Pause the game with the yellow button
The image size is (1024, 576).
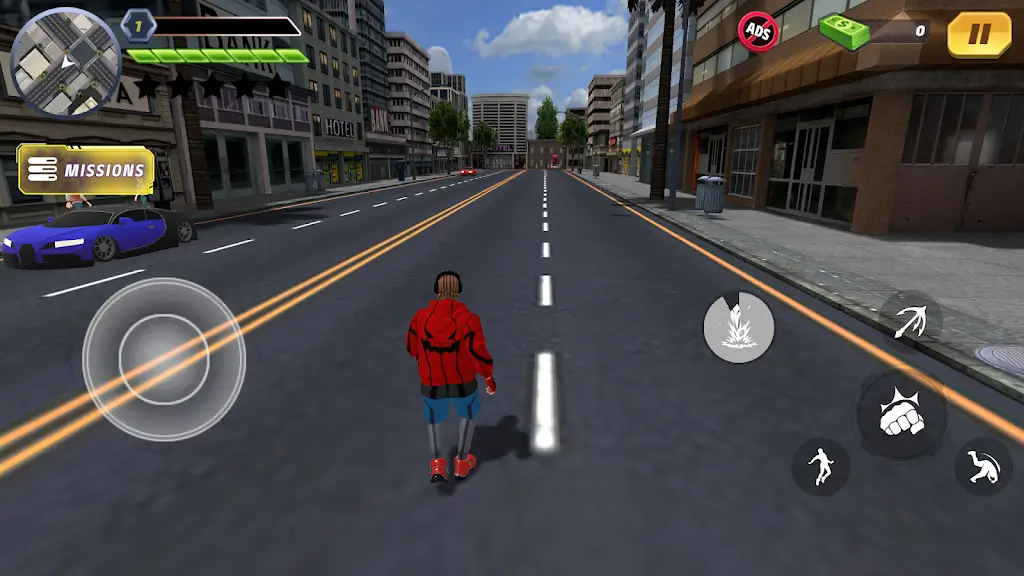tap(979, 34)
